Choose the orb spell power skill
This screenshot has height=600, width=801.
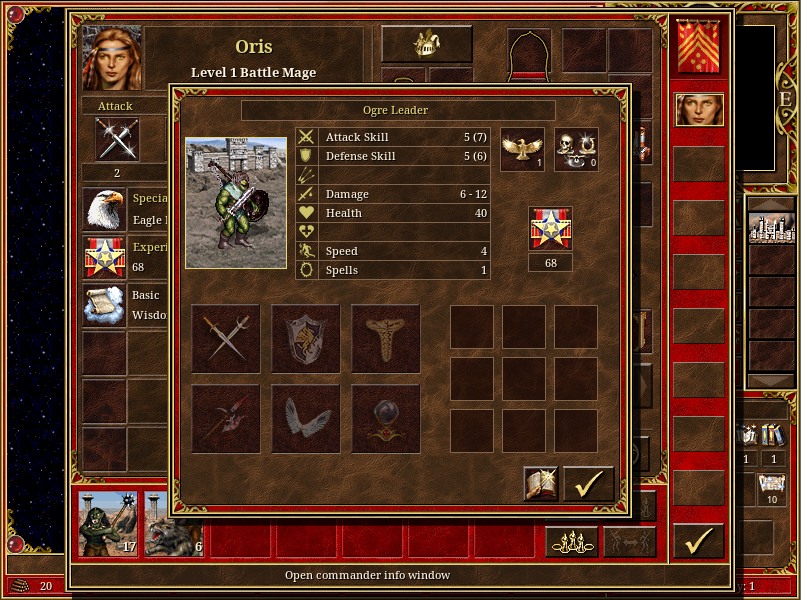click(x=386, y=419)
